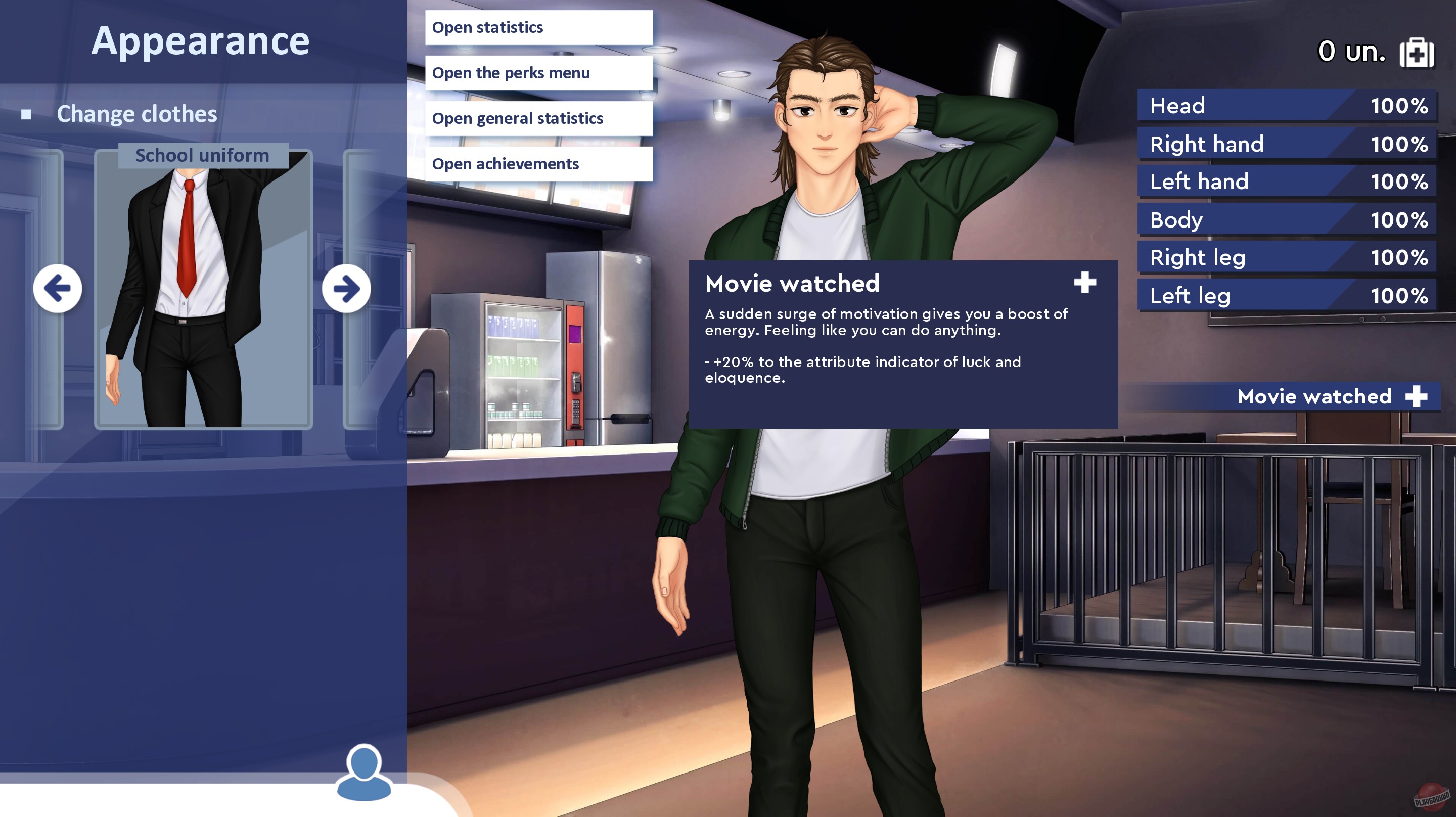Click the 0 un. currency counter
This screenshot has height=817, width=1456.
(1352, 51)
